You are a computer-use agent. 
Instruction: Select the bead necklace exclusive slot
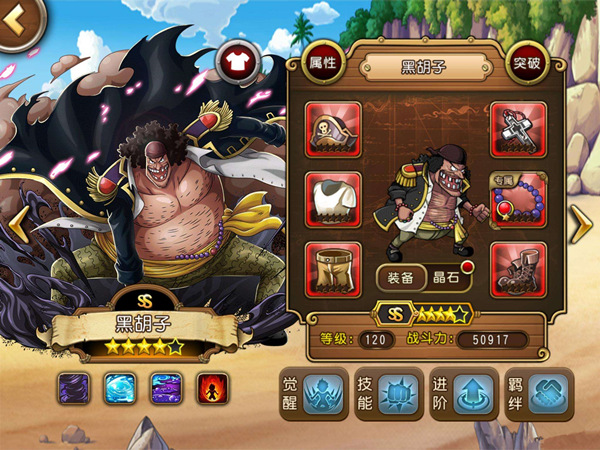518,198
